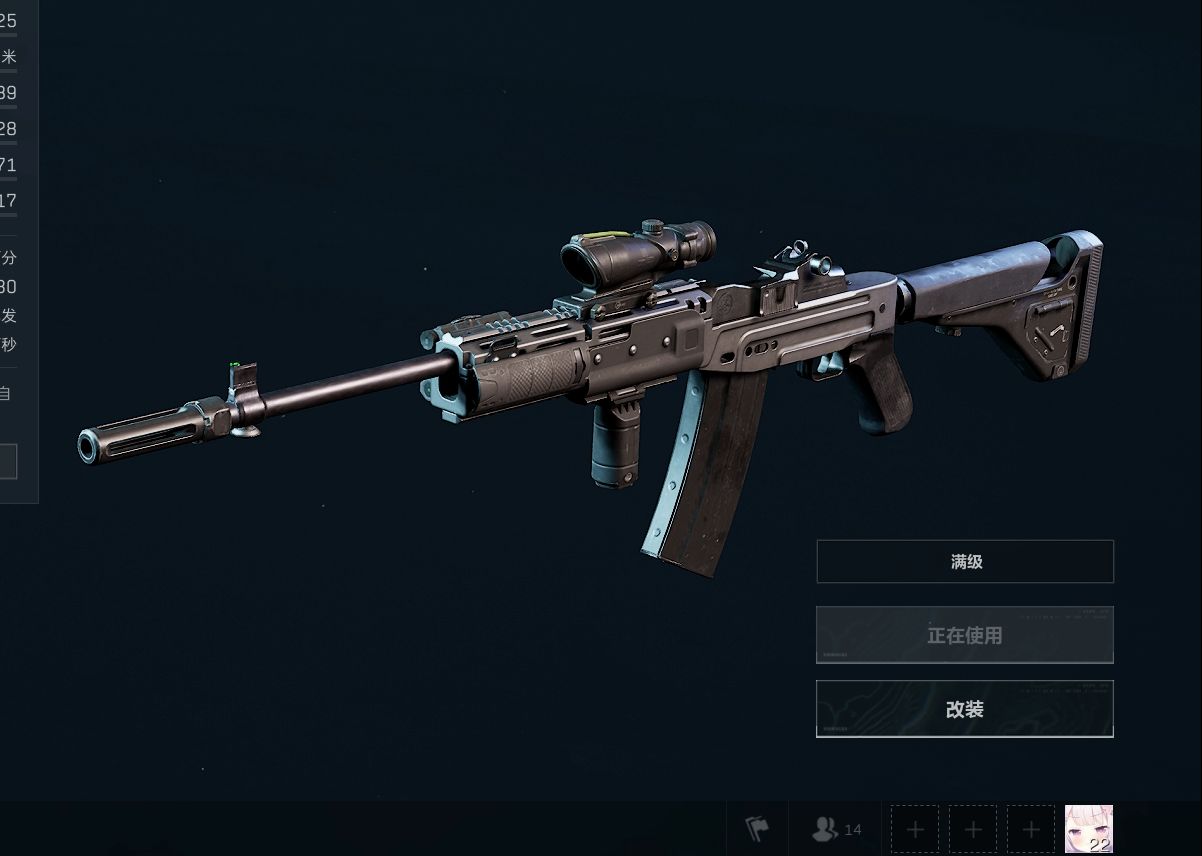Viewport: 1202px width, 856px height.
Task: Select the 正在使用 in-use button
Action: tap(965, 635)
